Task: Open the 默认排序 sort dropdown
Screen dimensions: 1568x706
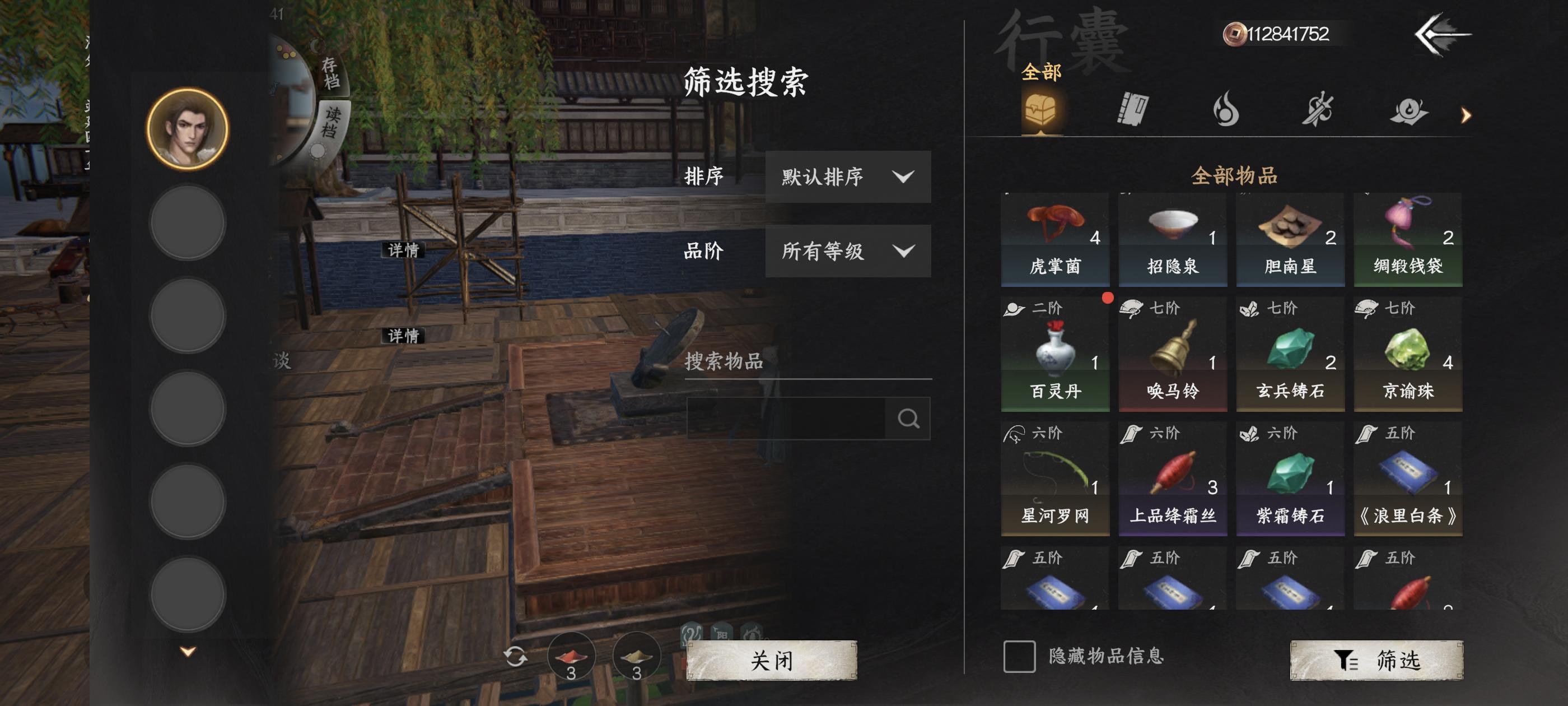Action: (848, 177)
